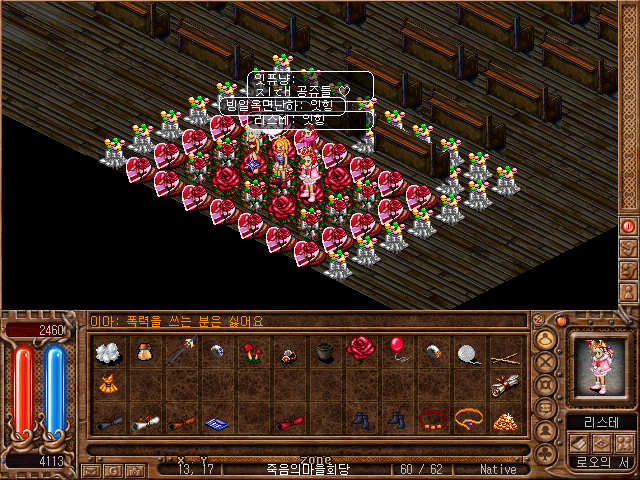Click the red power button on right edge
640x480 pixels.
click(629, 227)
